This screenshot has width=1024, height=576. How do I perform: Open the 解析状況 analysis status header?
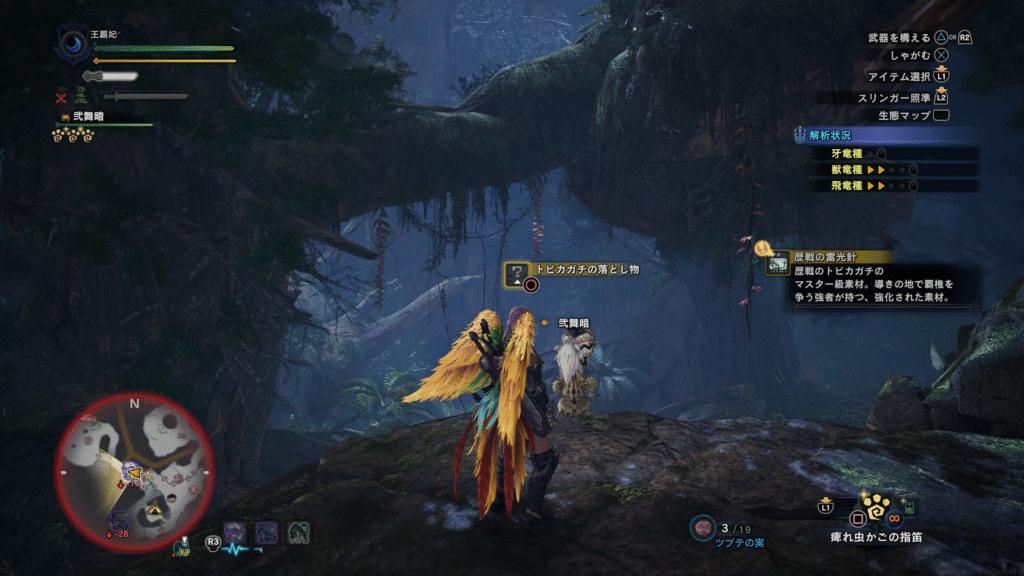pyautogui.click(x=830, y=135)
